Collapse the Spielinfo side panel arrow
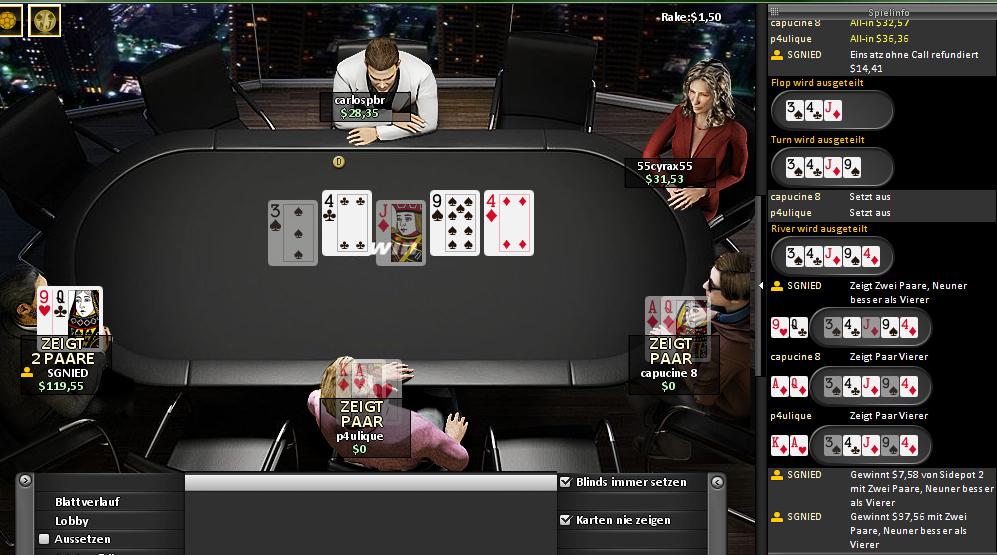997x555 pixels. [x=760, y=286]
